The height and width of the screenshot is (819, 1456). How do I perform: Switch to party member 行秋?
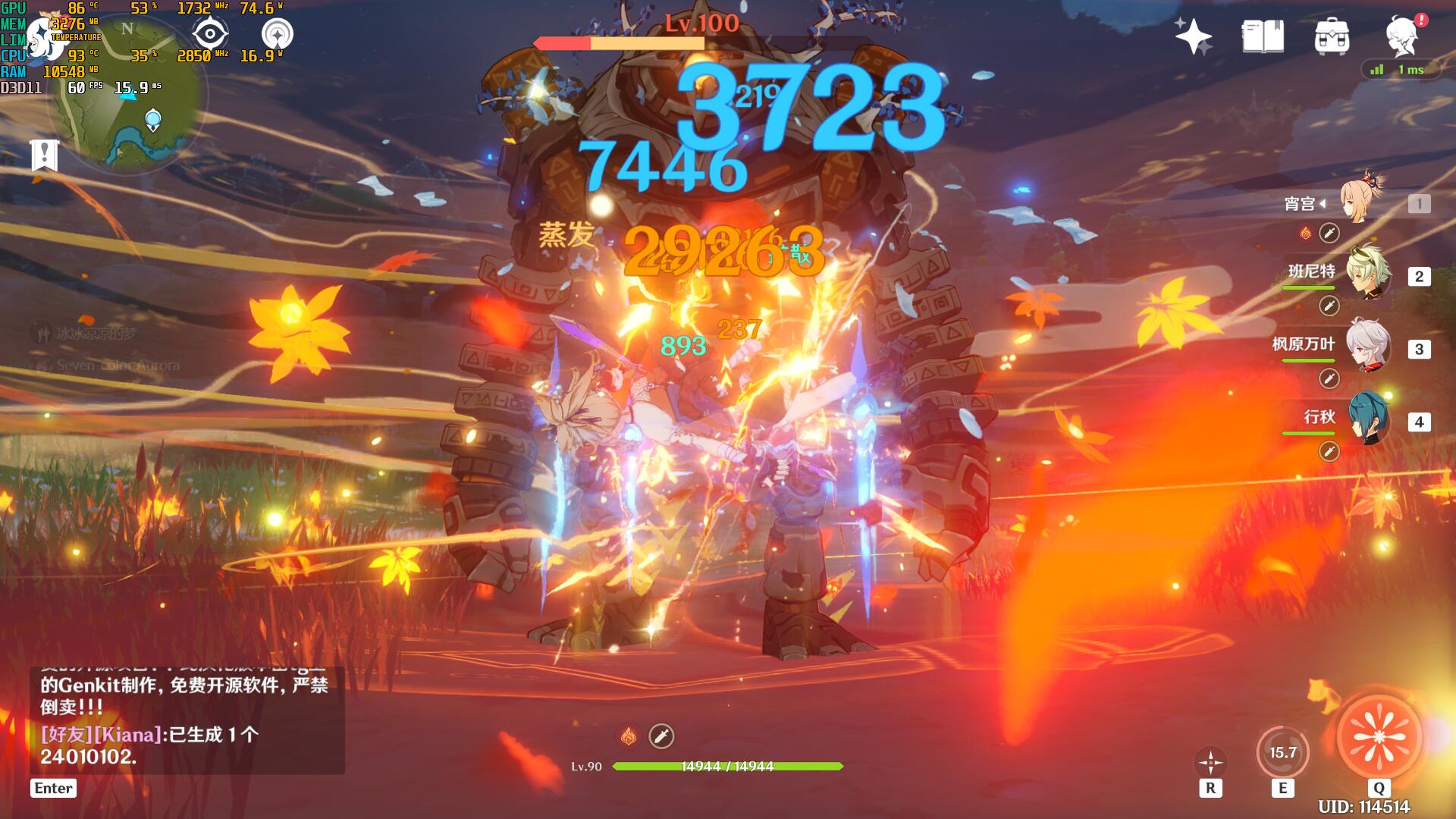coord(1367,419)
